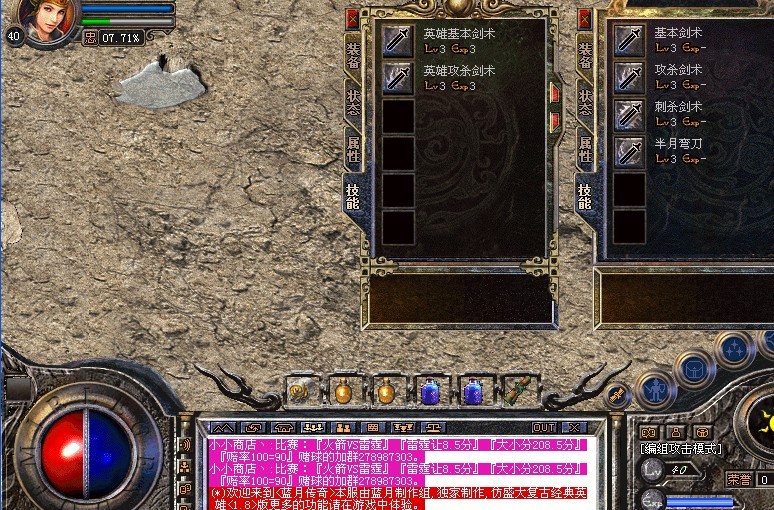Choose the 英雄攻杀剑术 skill icon
This screenshot has height=510, width=774.
[398, 78]
